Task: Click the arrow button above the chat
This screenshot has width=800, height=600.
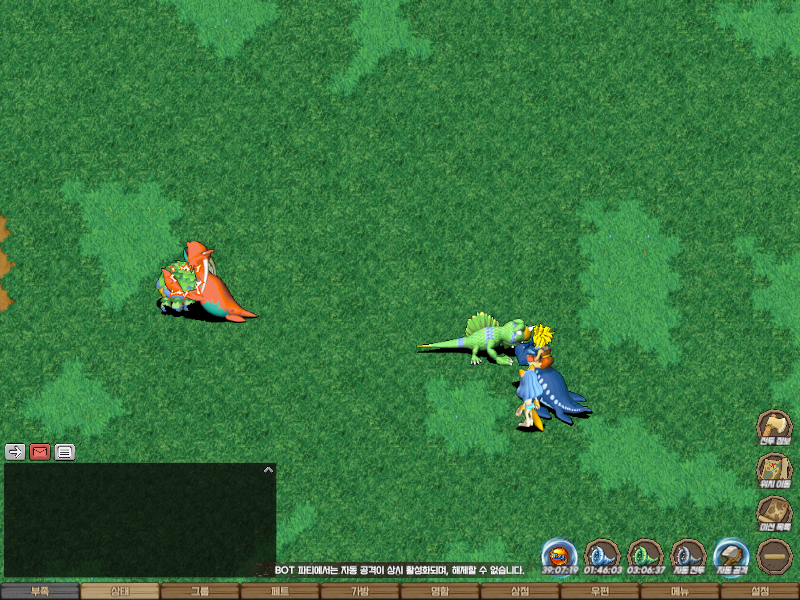Action: point(15,452)
